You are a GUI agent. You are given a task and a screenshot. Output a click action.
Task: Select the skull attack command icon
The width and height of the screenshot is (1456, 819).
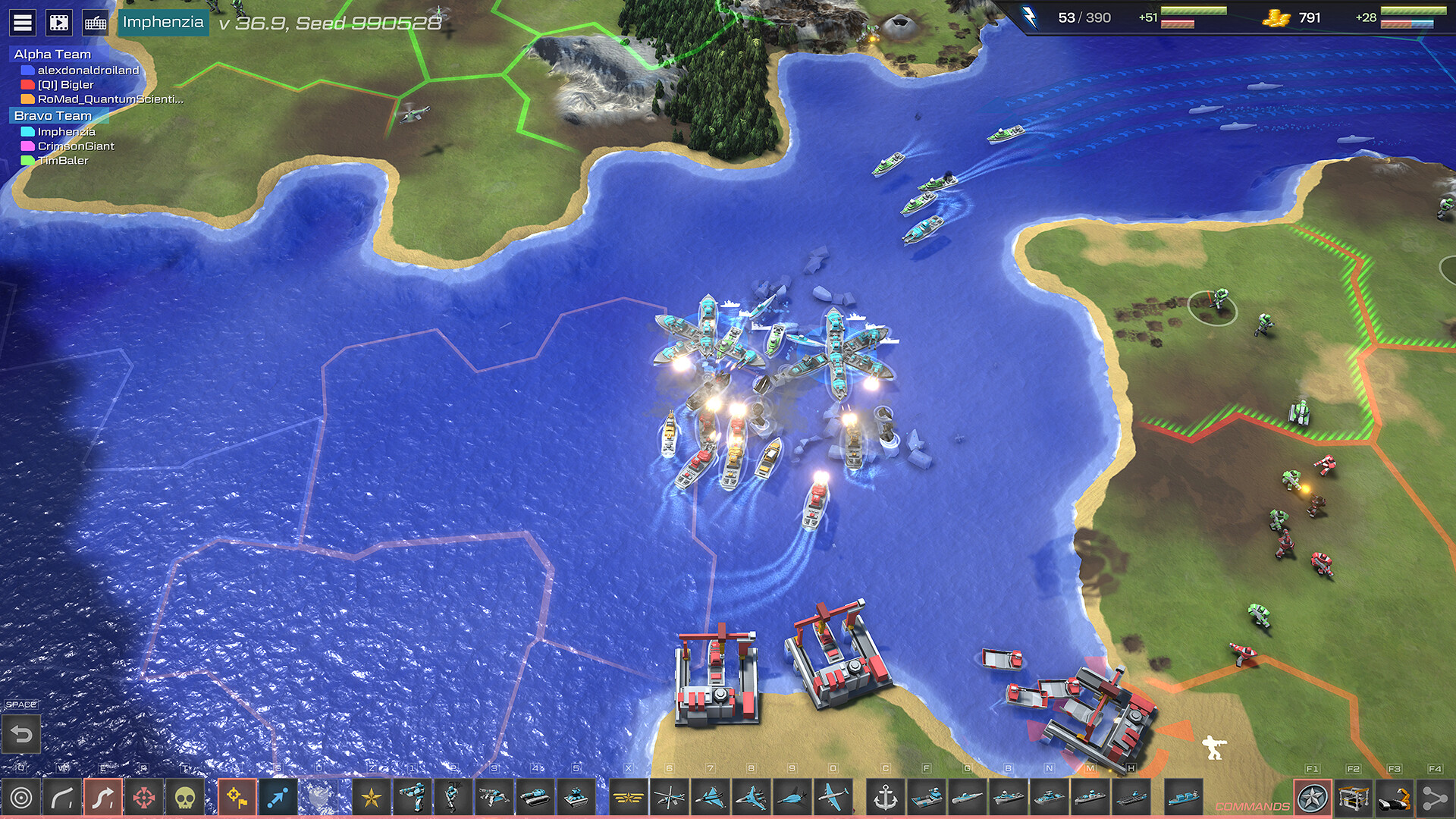click(x=187, y=798)
